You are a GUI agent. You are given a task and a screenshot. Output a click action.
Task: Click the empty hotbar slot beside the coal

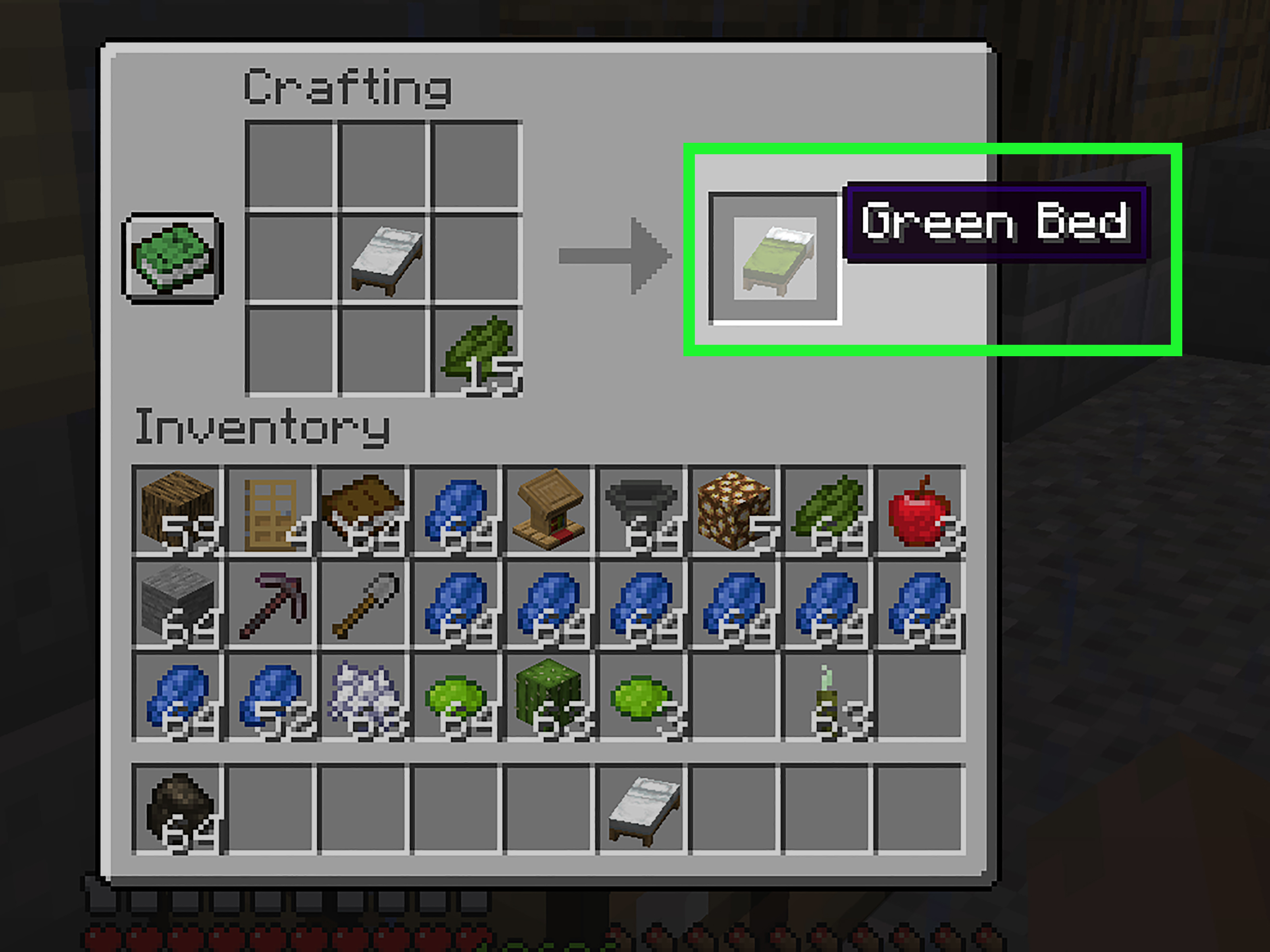[x=271, y=806]
